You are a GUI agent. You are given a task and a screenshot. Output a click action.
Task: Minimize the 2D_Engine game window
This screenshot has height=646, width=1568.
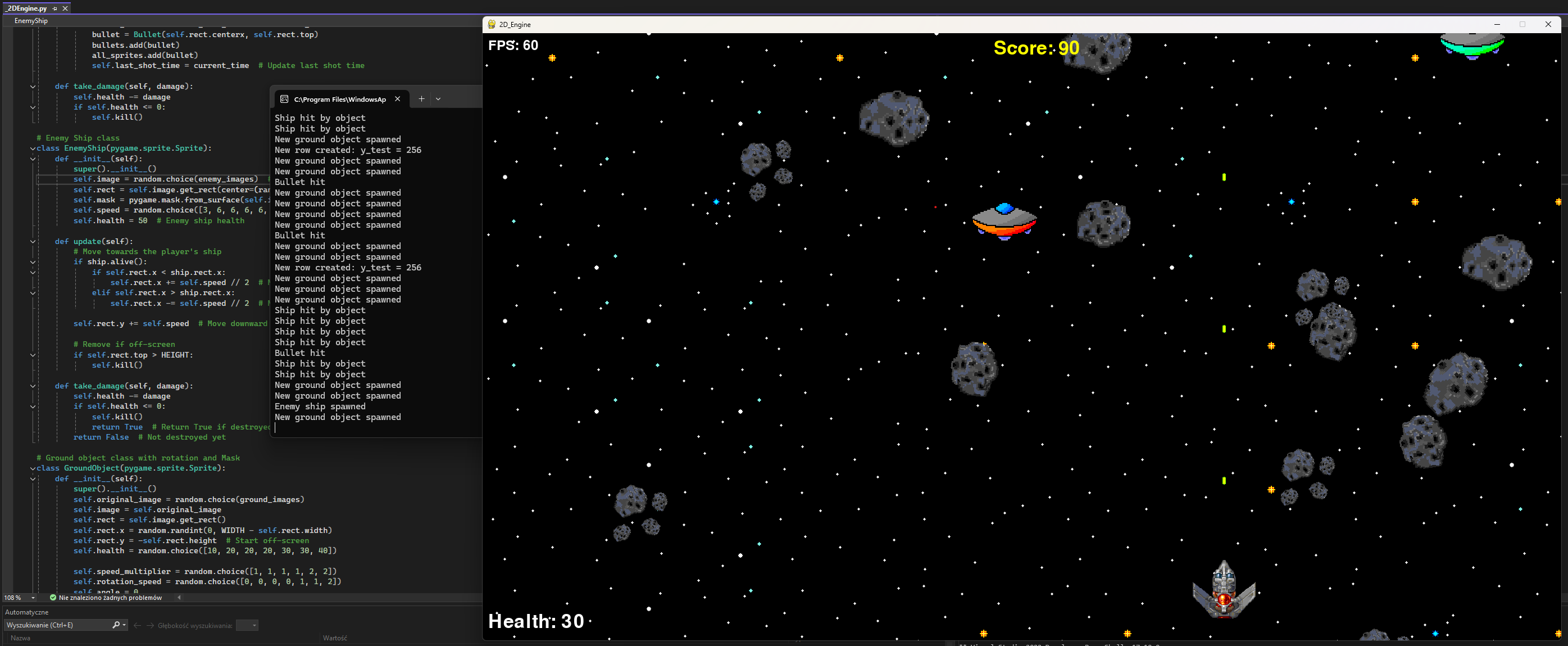click(x=1497, y=24)
